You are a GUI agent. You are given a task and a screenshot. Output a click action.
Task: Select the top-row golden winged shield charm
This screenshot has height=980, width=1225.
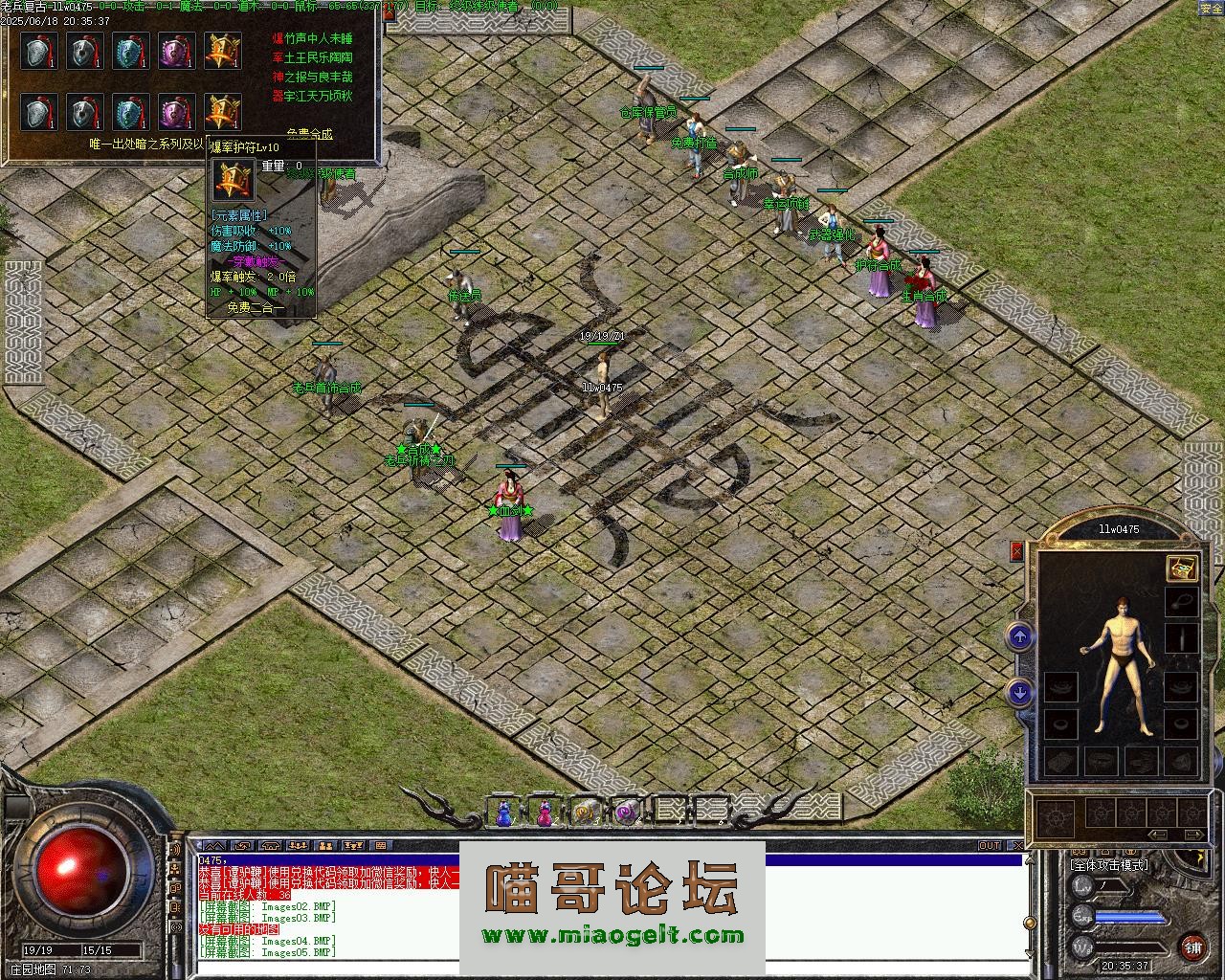point(223,51)
